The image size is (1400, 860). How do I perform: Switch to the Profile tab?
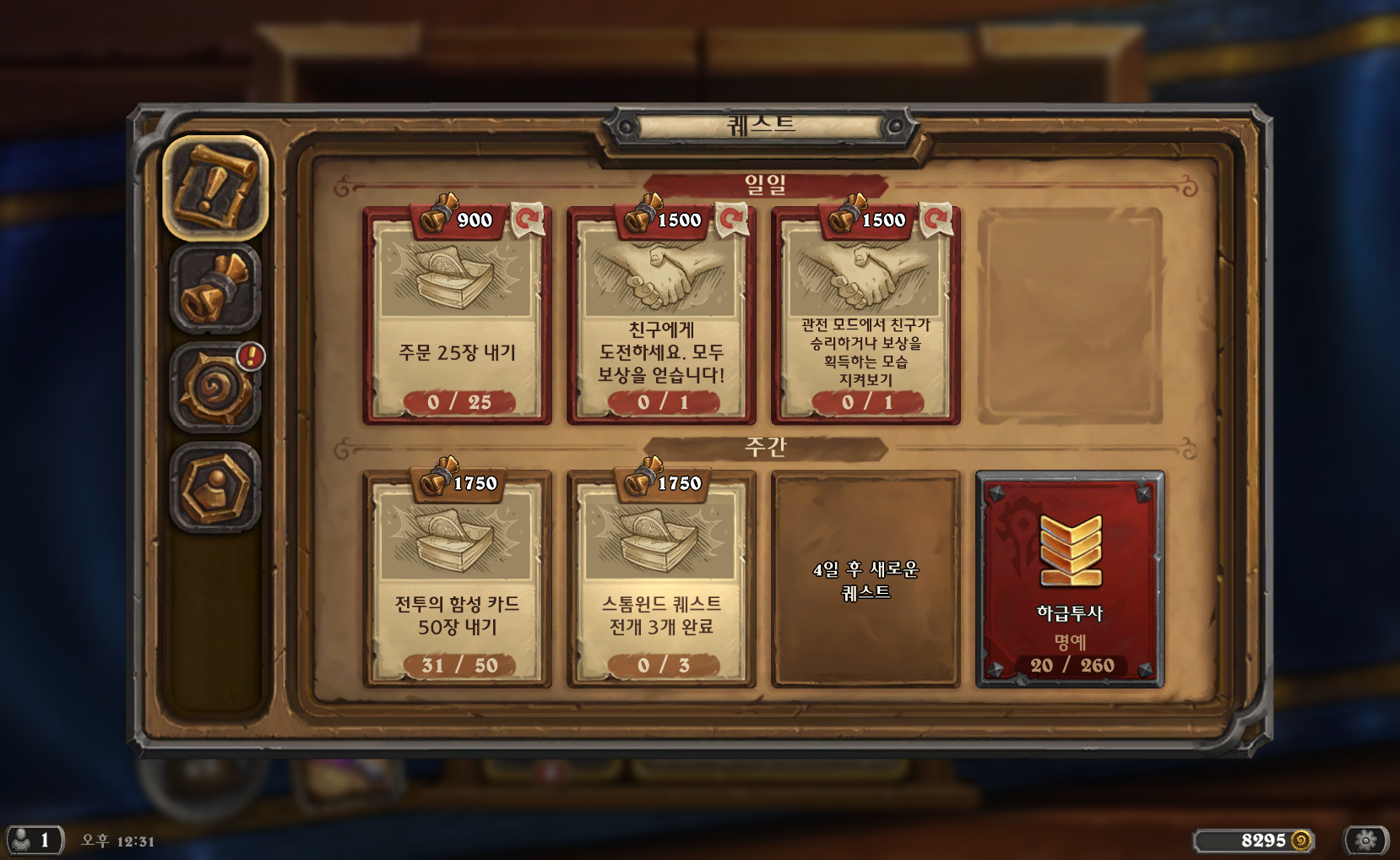[x=215, y=487]
